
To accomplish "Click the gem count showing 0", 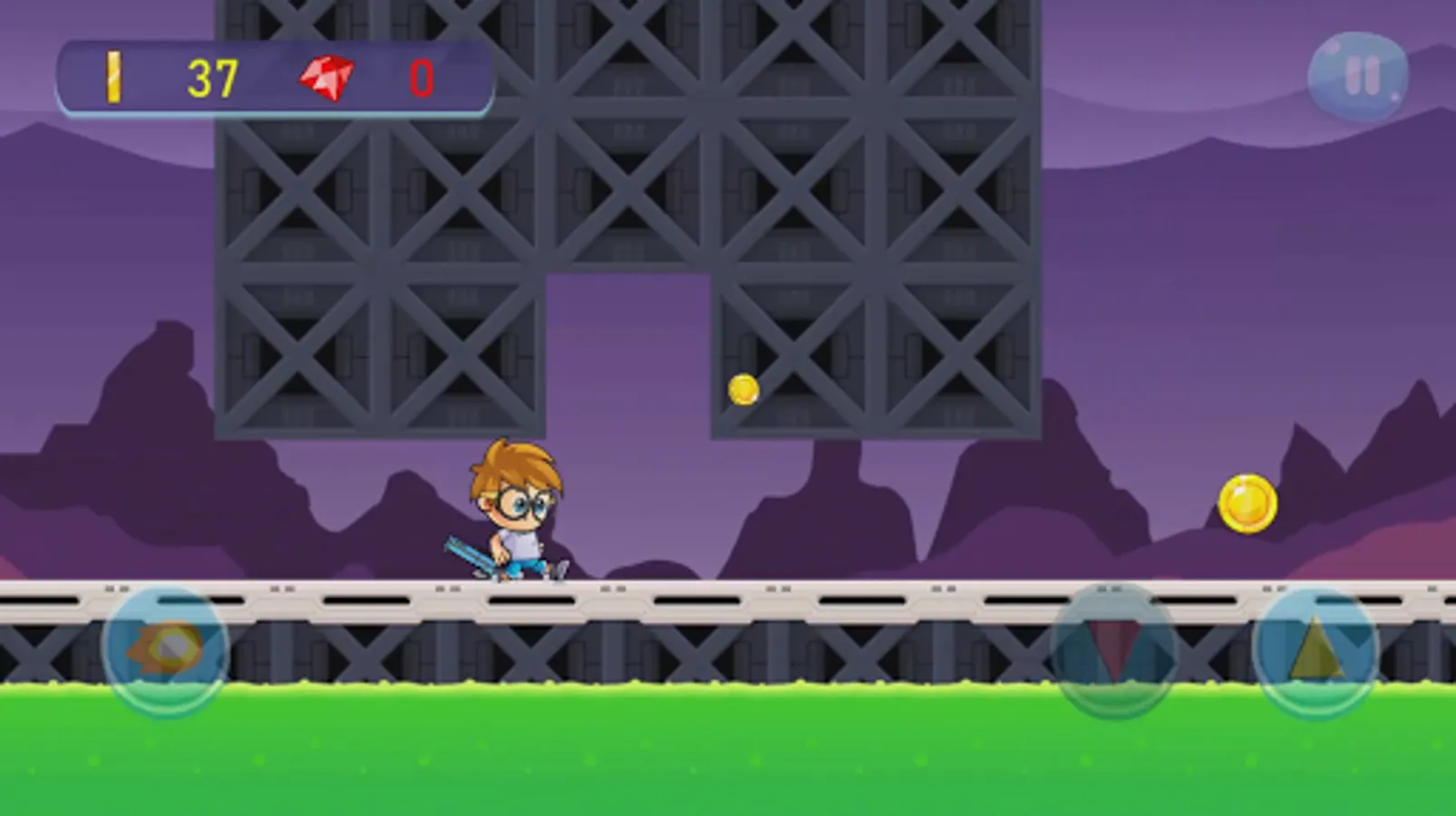I will coord(420,80).
